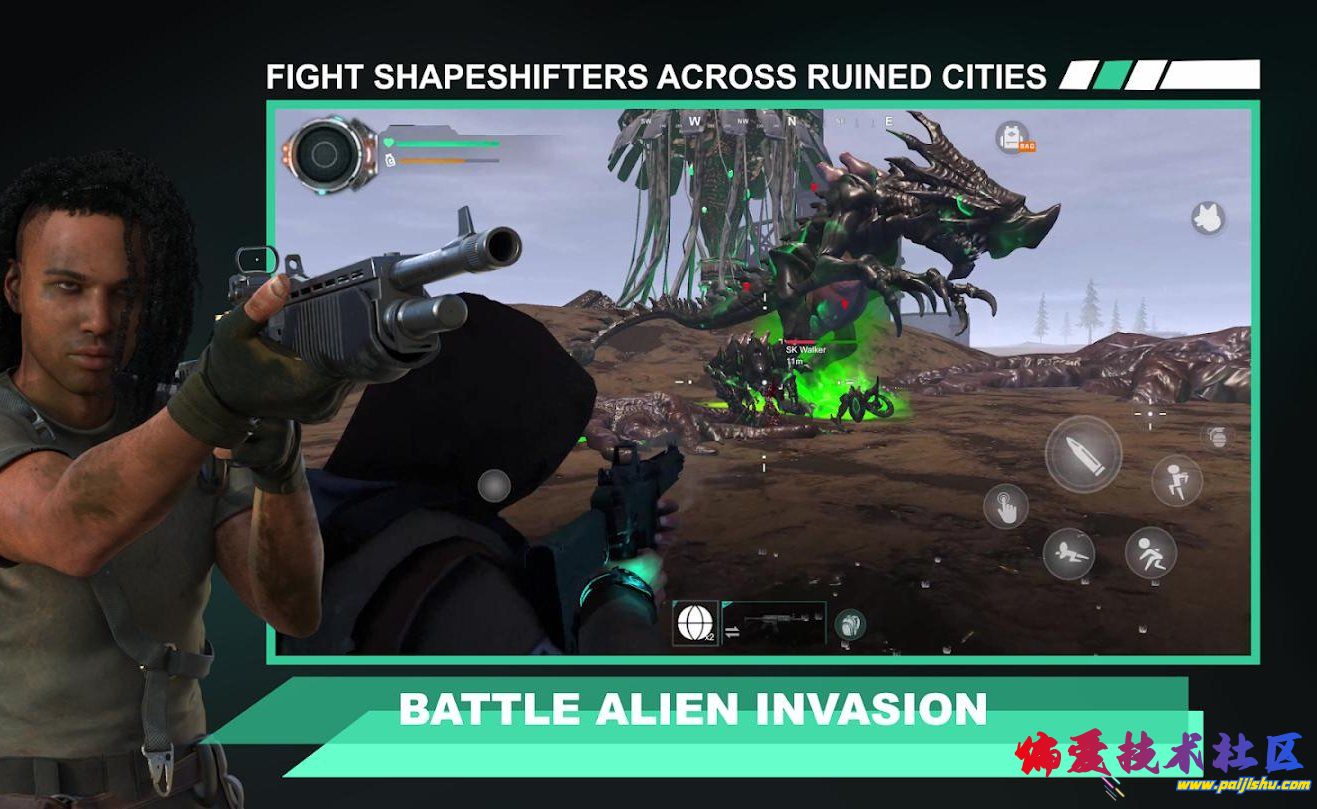1317x809 pixels.
Task: Tap the wolf companion icon
Action: [1208, 217]
